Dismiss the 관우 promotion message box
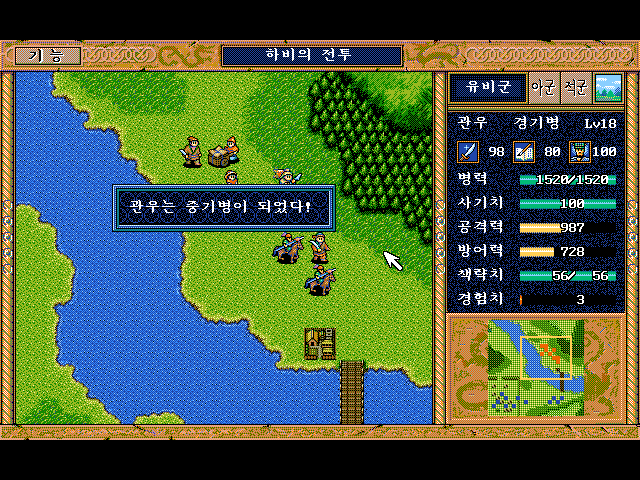The image size is (640, 480). coord(223,208)
